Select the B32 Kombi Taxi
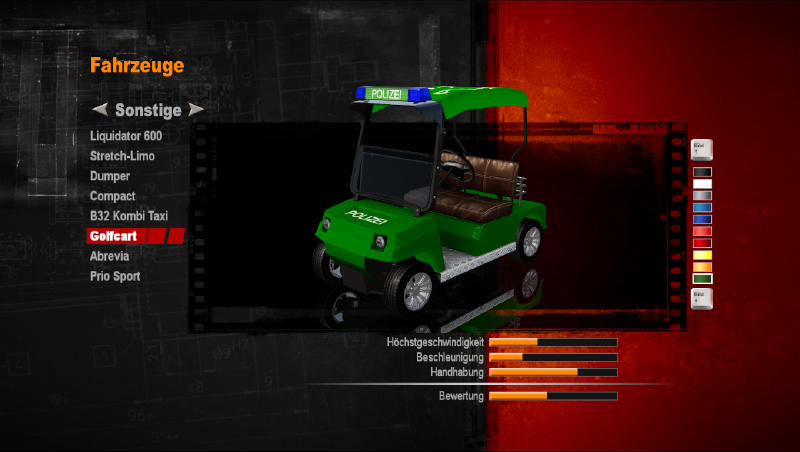 [130, 216]
